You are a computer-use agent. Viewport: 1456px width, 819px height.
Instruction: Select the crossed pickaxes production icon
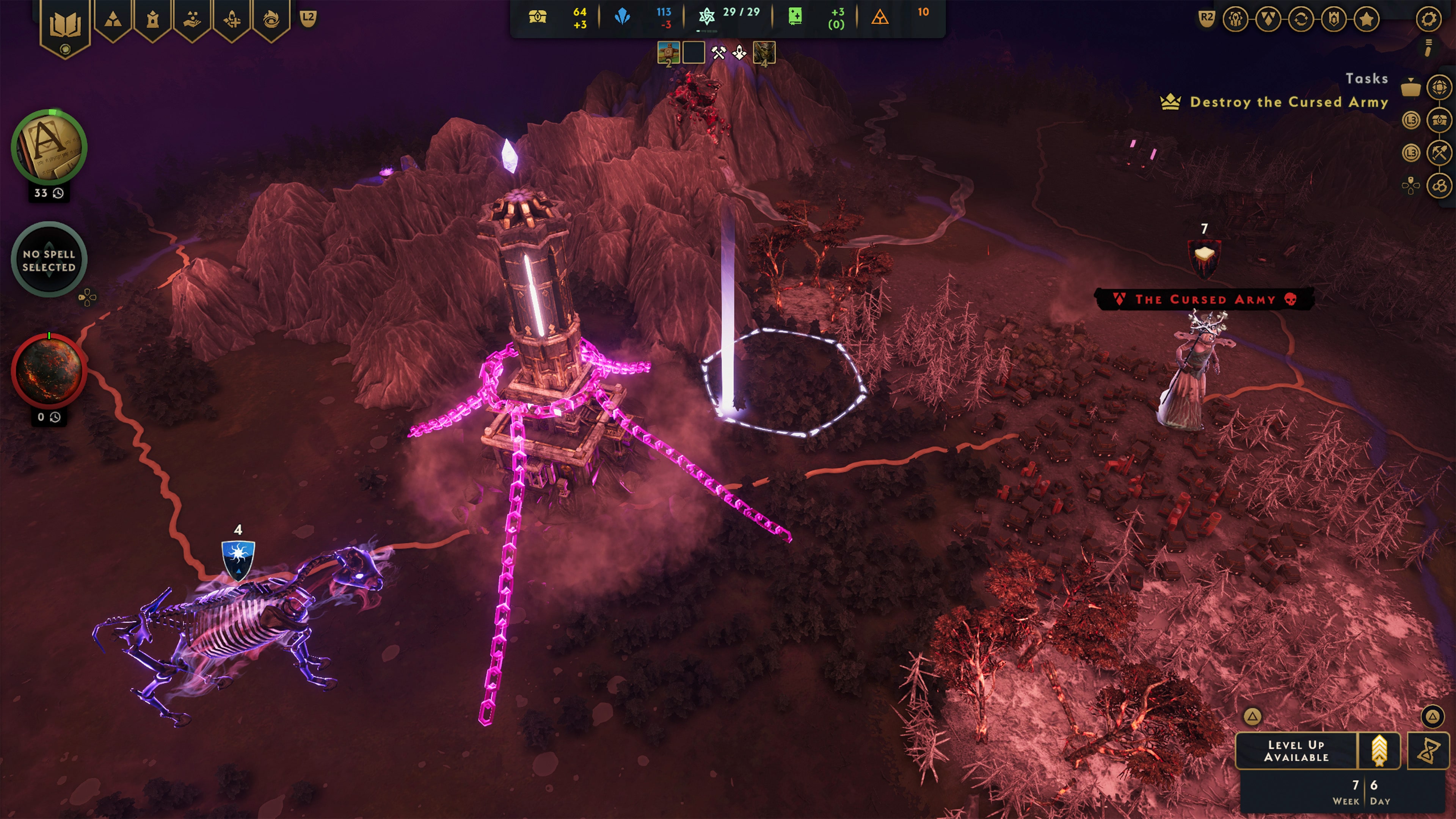(1440, 152)
